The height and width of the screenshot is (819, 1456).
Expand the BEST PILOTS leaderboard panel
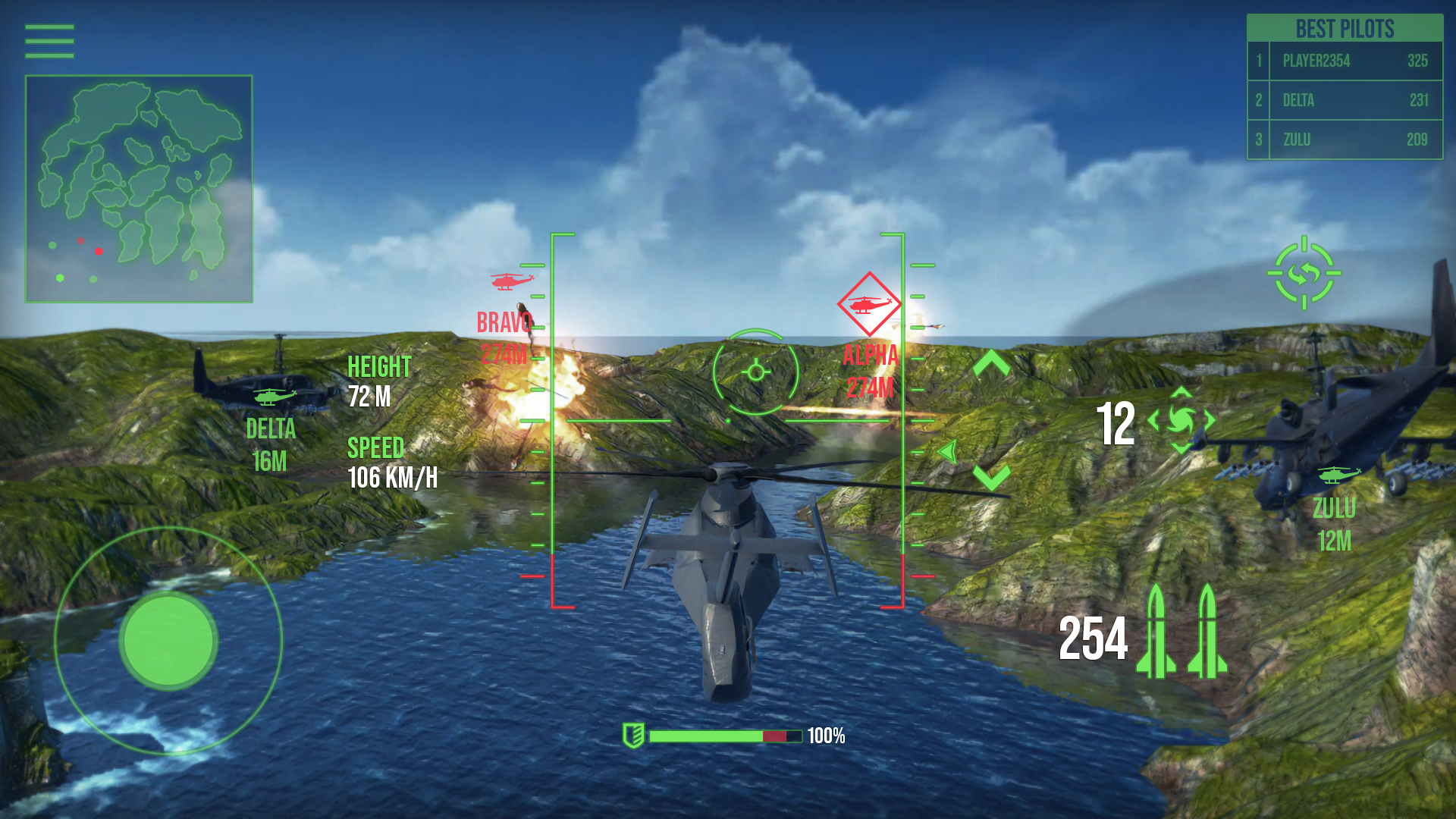(x=1344, y=29)
